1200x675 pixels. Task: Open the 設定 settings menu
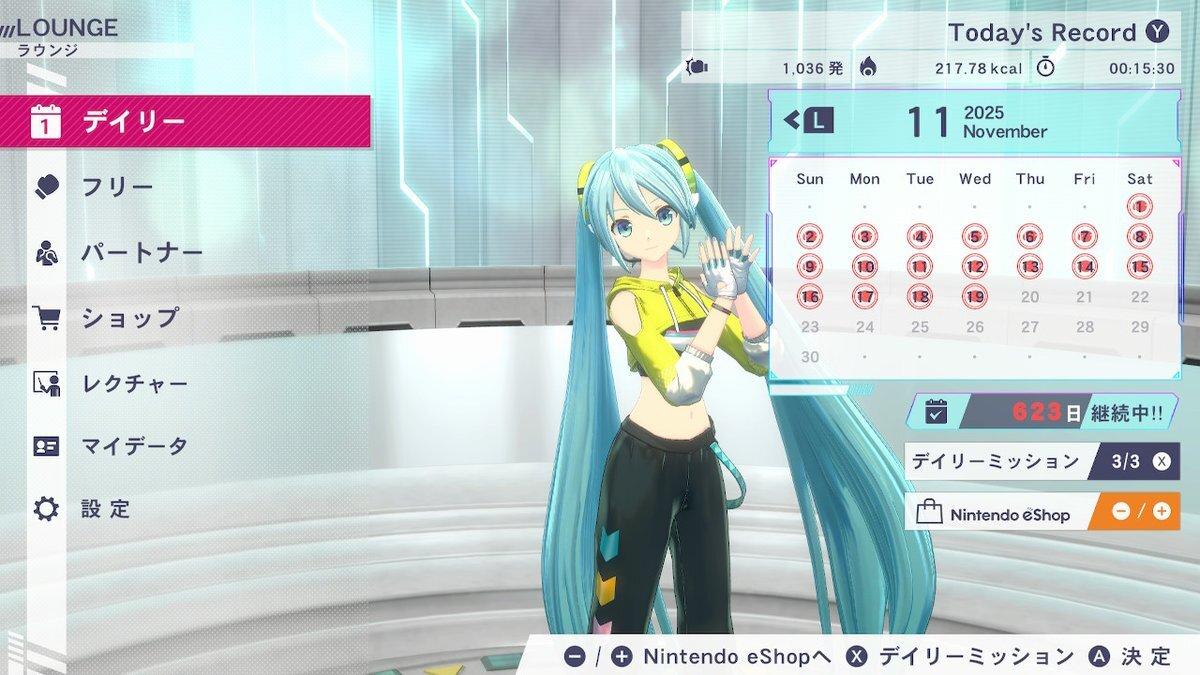pyautogui.click(x=185, y=509)
